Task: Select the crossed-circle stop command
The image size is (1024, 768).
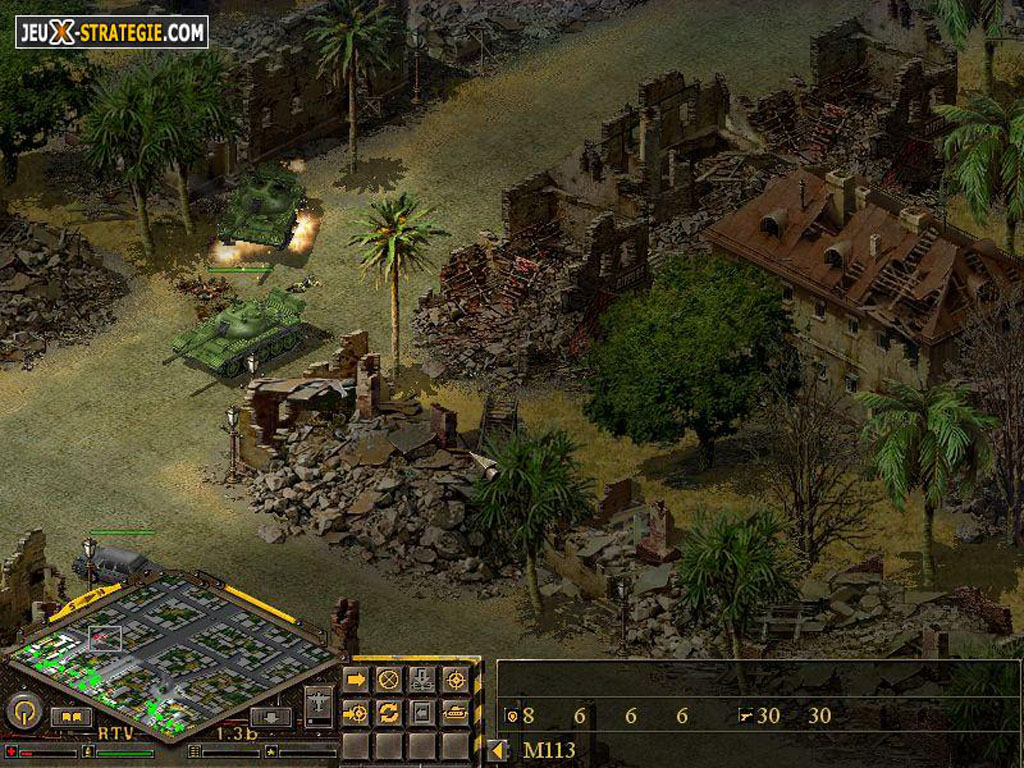Action: pyautogui.click(x=389, y=680)
